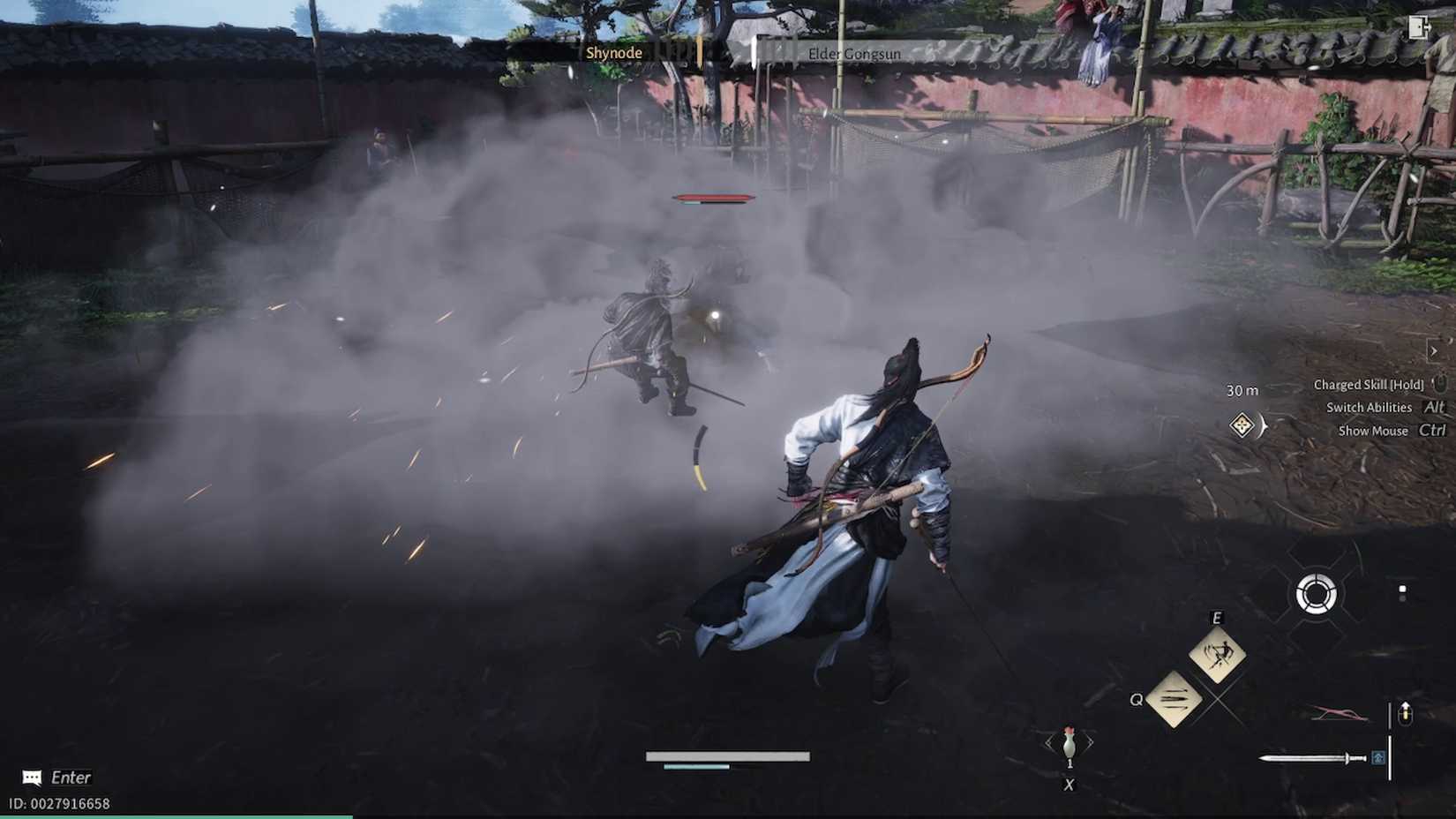Viewport: 1456px width, 819px height.
Task: Select the E archer skill icon
Action: pos(1217,654)
